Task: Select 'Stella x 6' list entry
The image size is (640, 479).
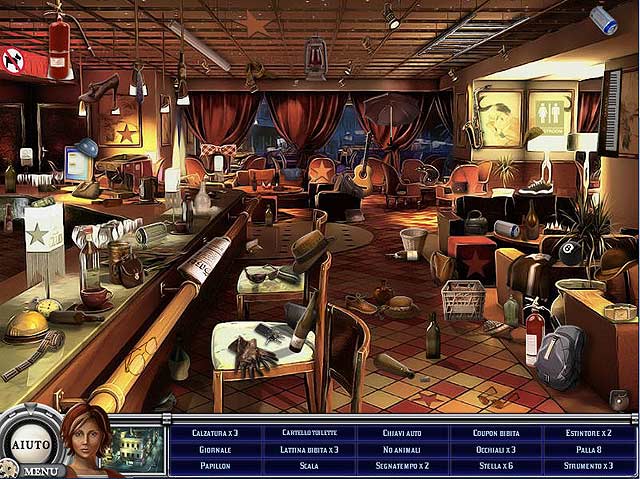Action: click(x=497, y=465)
